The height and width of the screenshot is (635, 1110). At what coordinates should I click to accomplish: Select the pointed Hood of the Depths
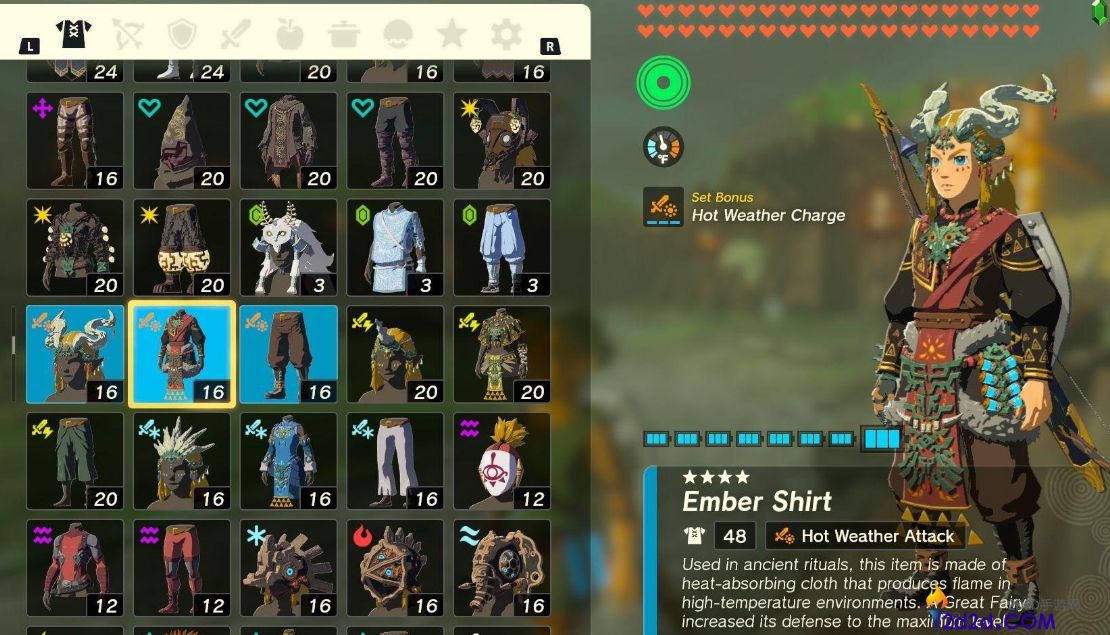182,141
